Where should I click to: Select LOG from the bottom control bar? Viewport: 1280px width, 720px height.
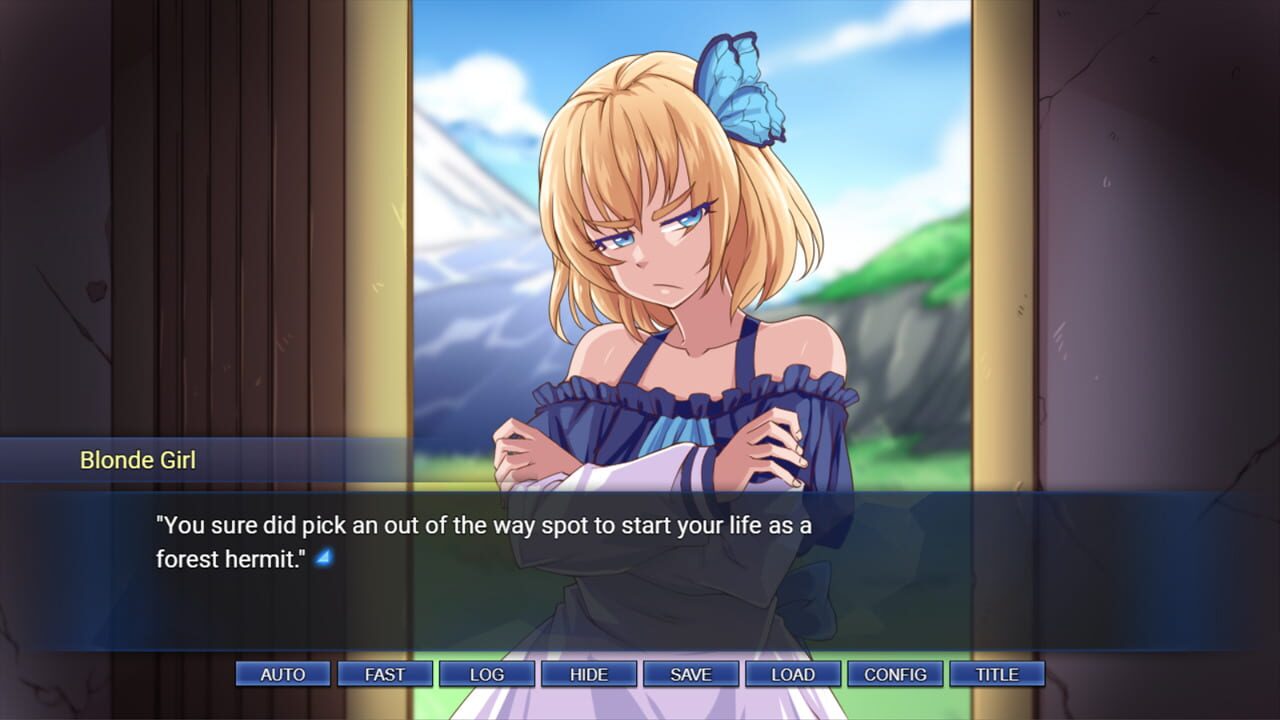(x=487, y=674)
